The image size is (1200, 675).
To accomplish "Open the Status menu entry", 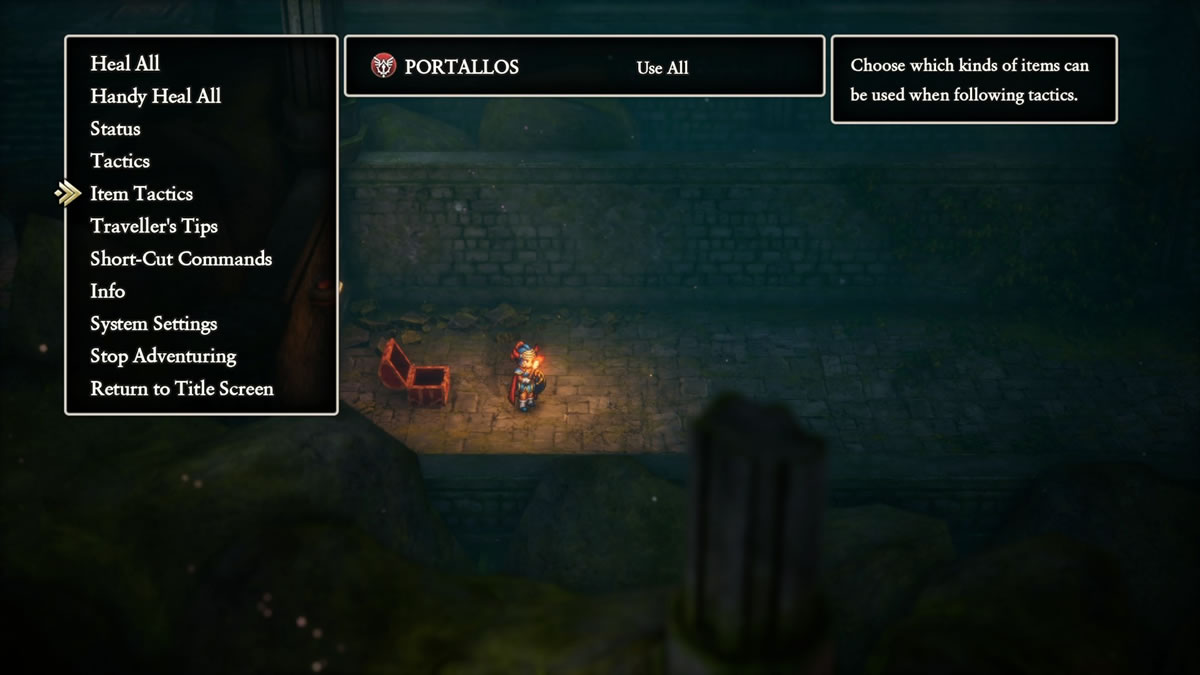I will [x=115, y=129].
